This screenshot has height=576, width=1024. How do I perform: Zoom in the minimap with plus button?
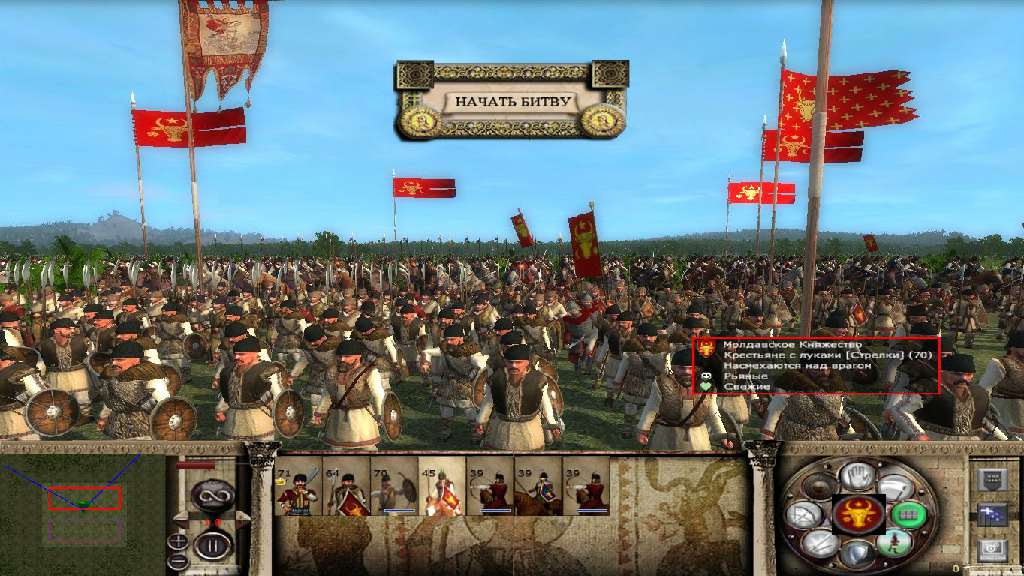click(179, 541)
